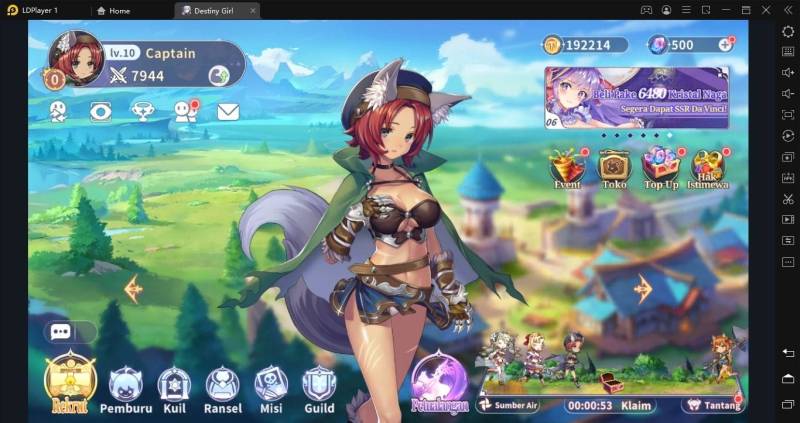Claim idle rewards with Klaim
Screen dimensions: 800x423
coord(637,406)
